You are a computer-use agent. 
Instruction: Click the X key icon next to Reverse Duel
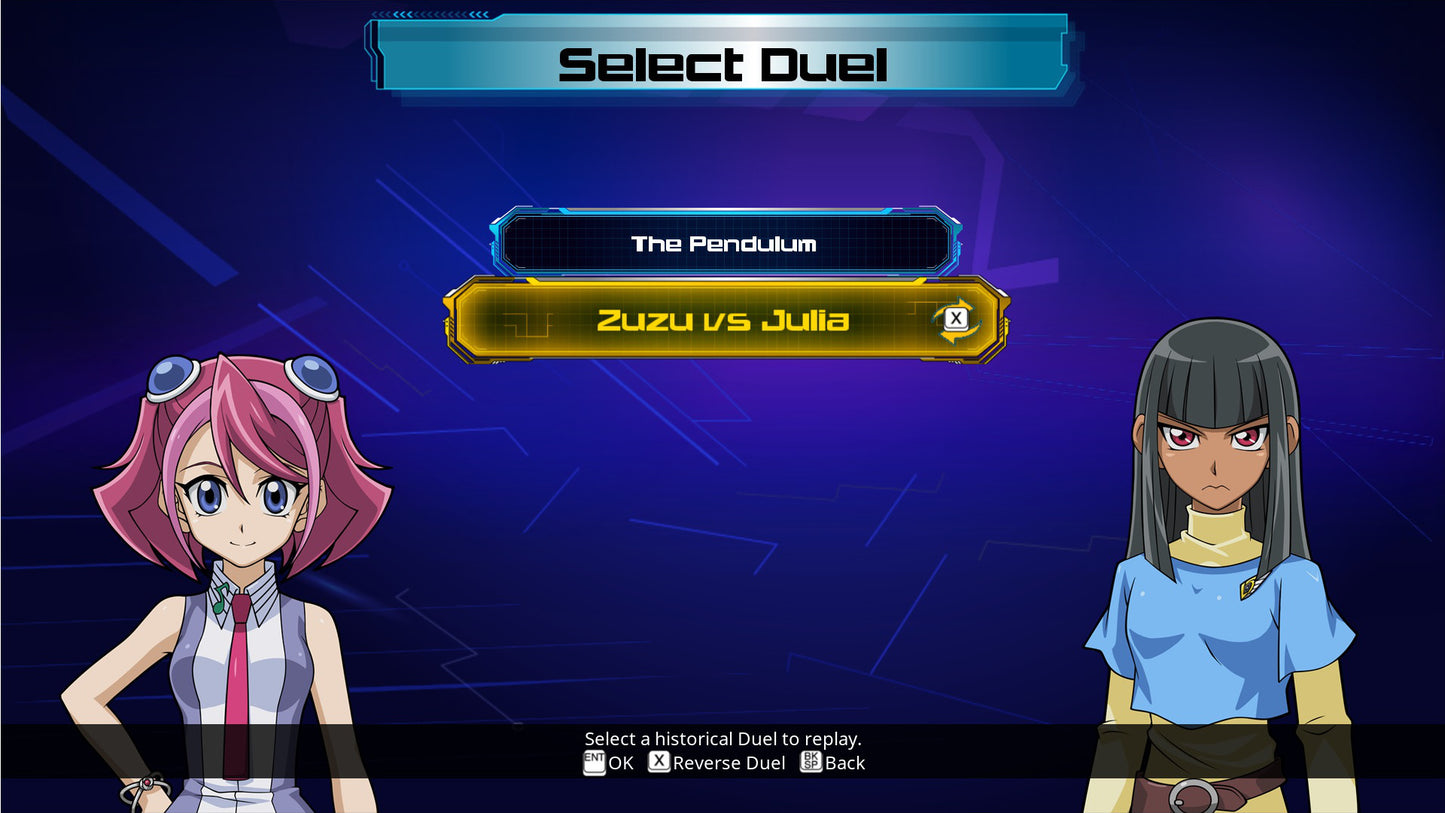pos(658,762)
